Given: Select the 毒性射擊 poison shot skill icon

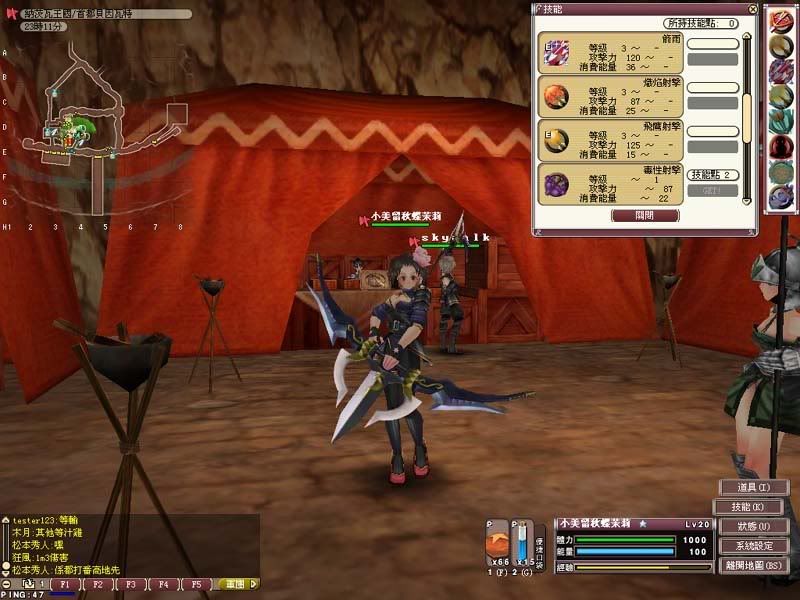Looking at the screenshot, I should point(556,184).
